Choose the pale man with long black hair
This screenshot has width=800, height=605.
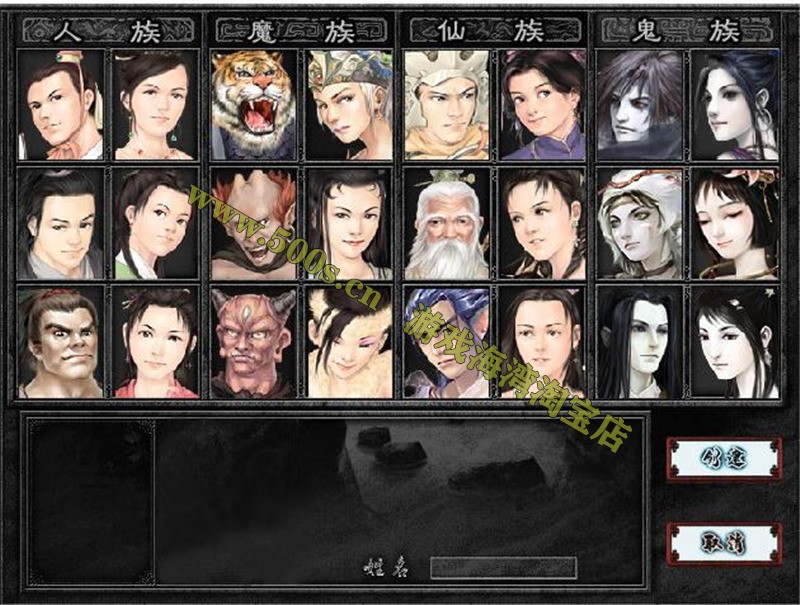pos(639,342)
